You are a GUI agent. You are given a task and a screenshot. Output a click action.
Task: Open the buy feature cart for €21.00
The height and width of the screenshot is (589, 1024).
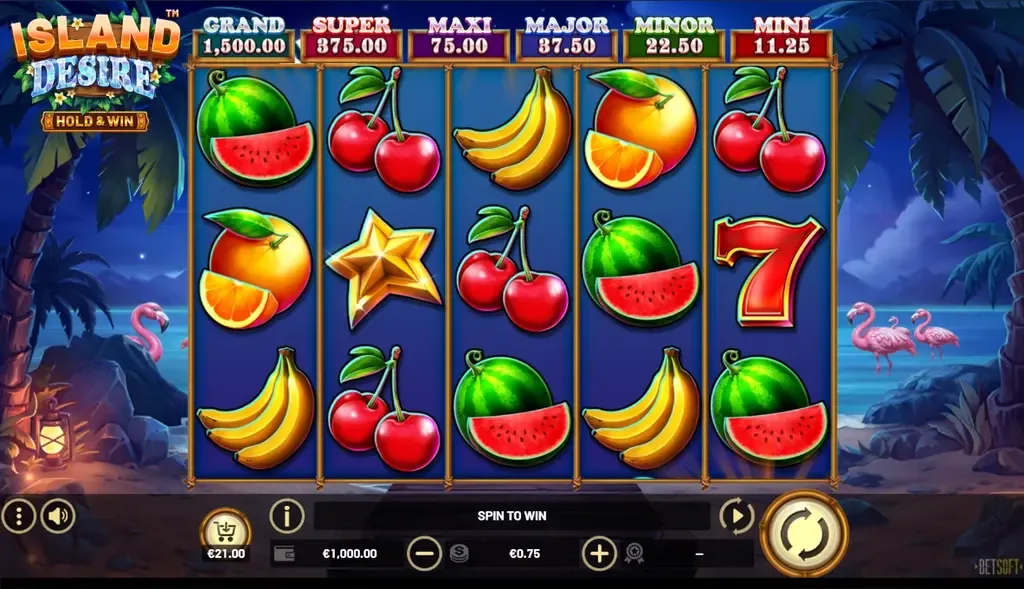pyautogui.click(x=226, y=532)
